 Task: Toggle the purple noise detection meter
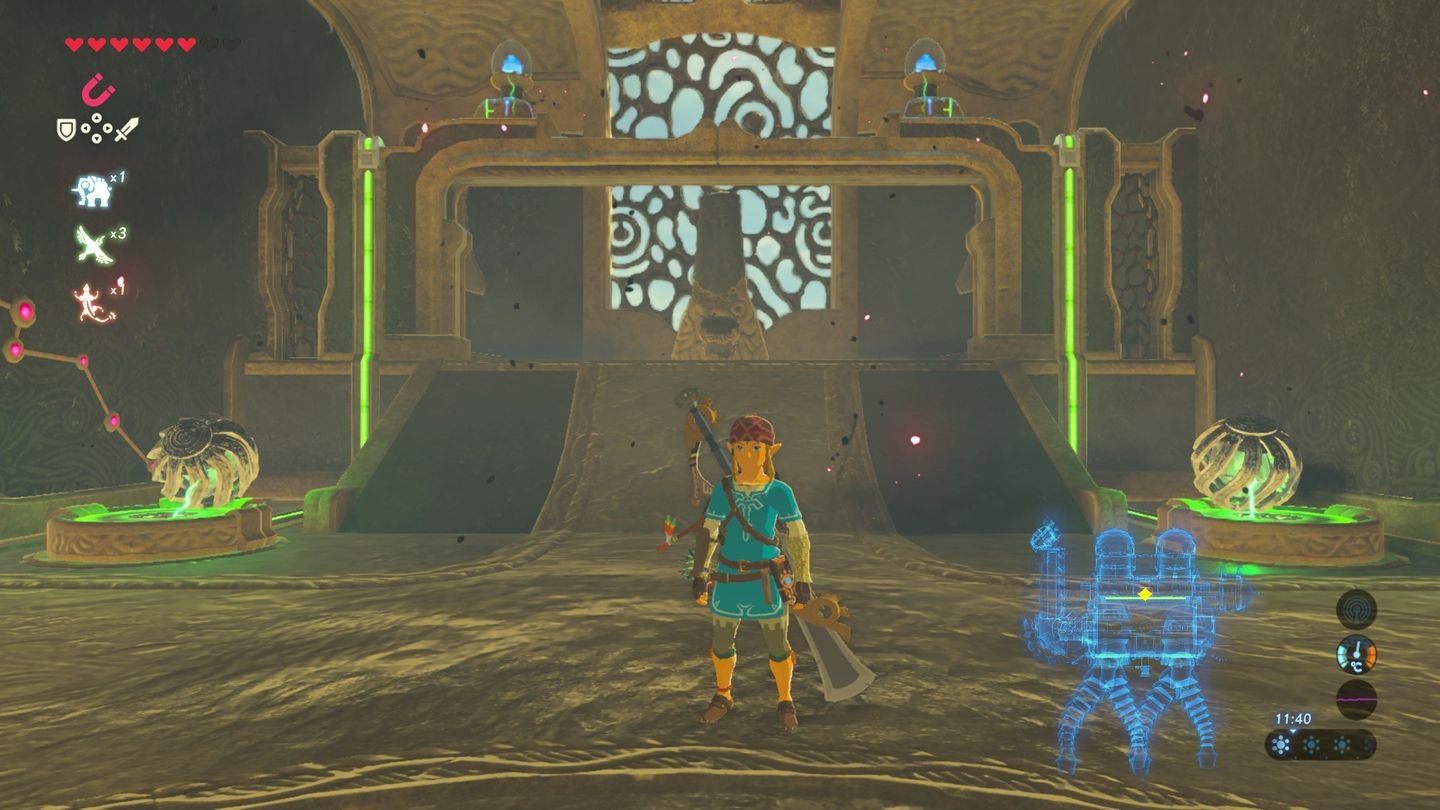tap(1356, 698)
